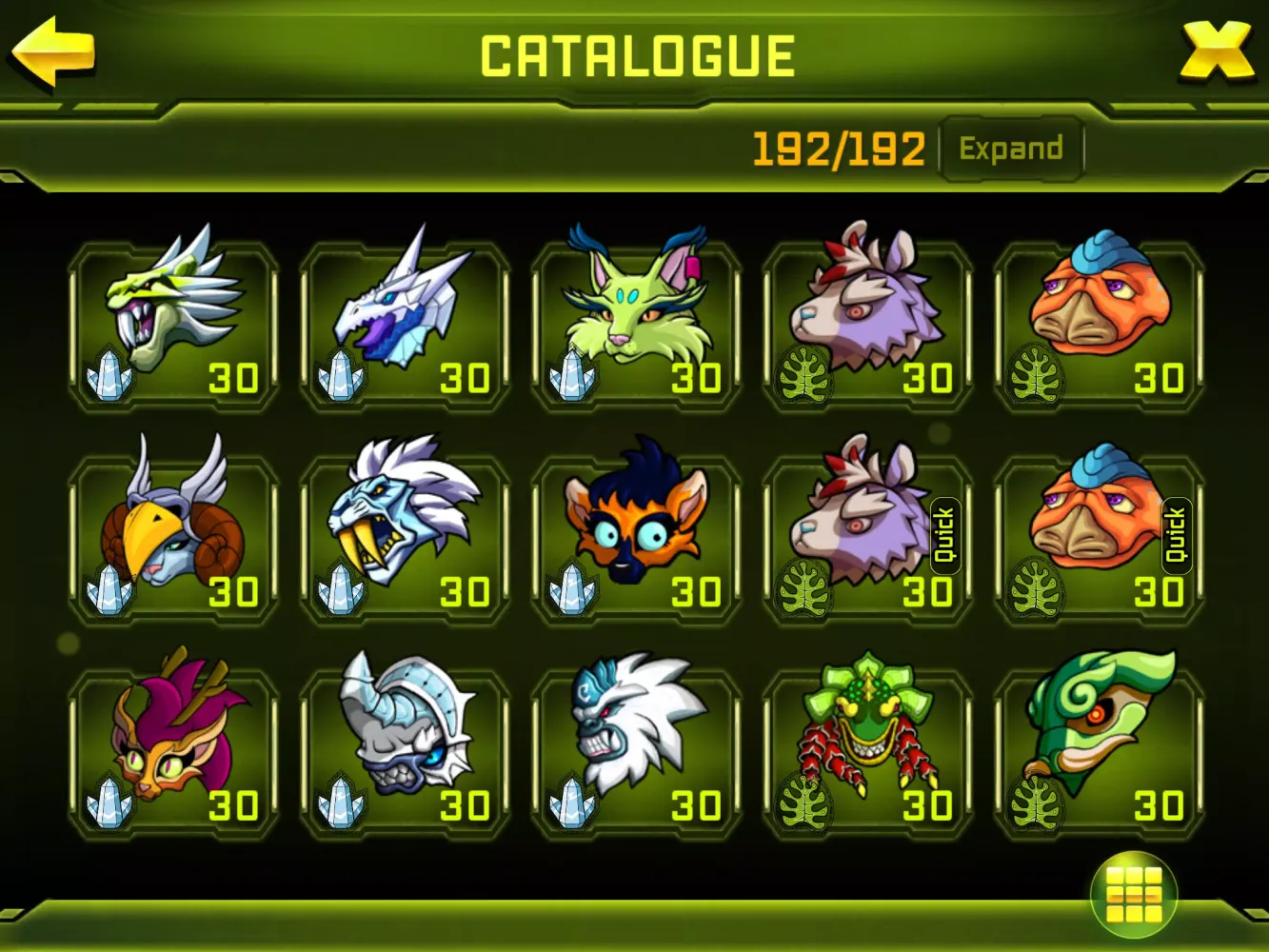
Task: Click the Expand button
Action: pyautogui.click(x=1011, y=149)
